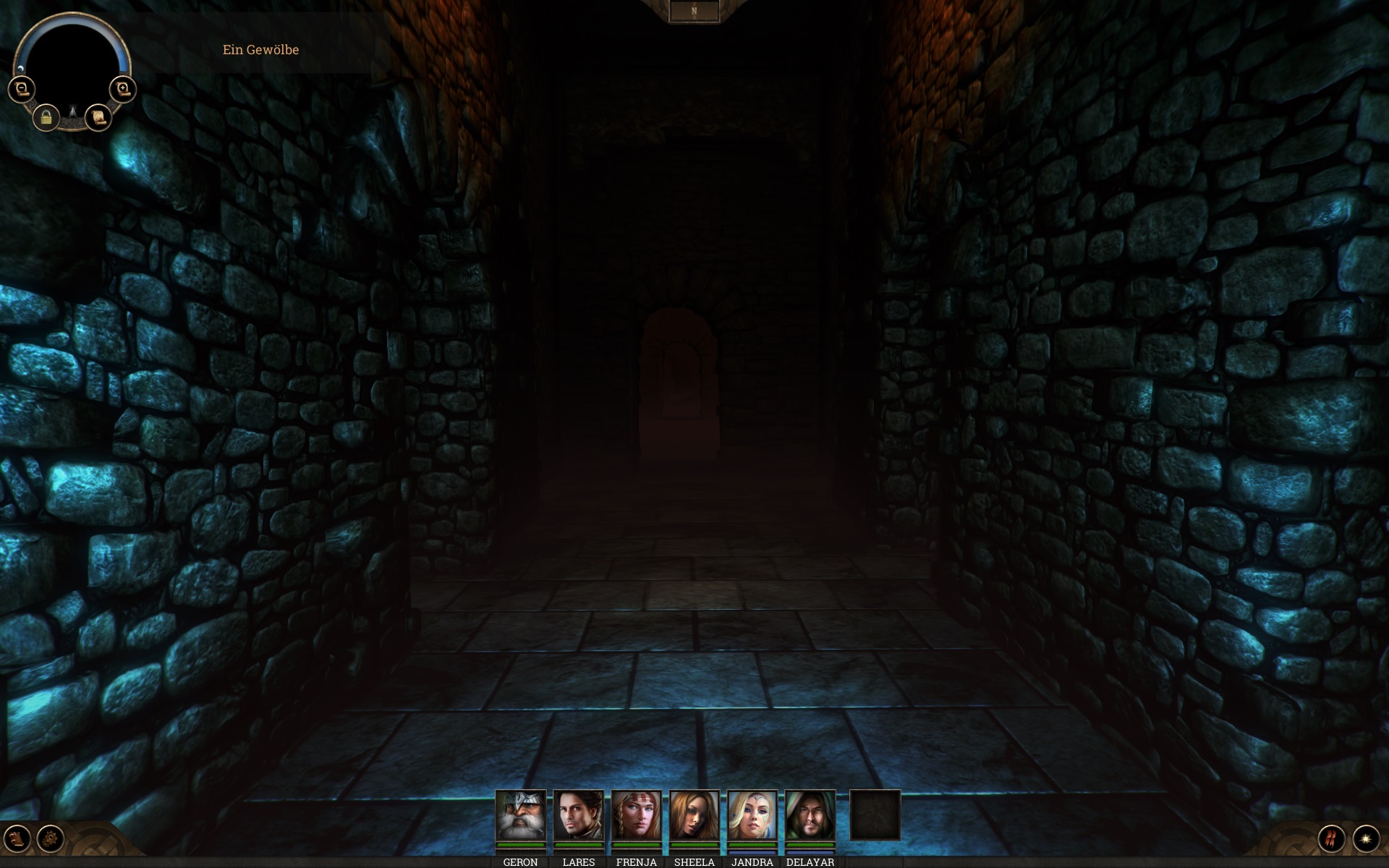1389x868 pixels.
Task: Zoom out the minimap
Action: click(22, 90)
